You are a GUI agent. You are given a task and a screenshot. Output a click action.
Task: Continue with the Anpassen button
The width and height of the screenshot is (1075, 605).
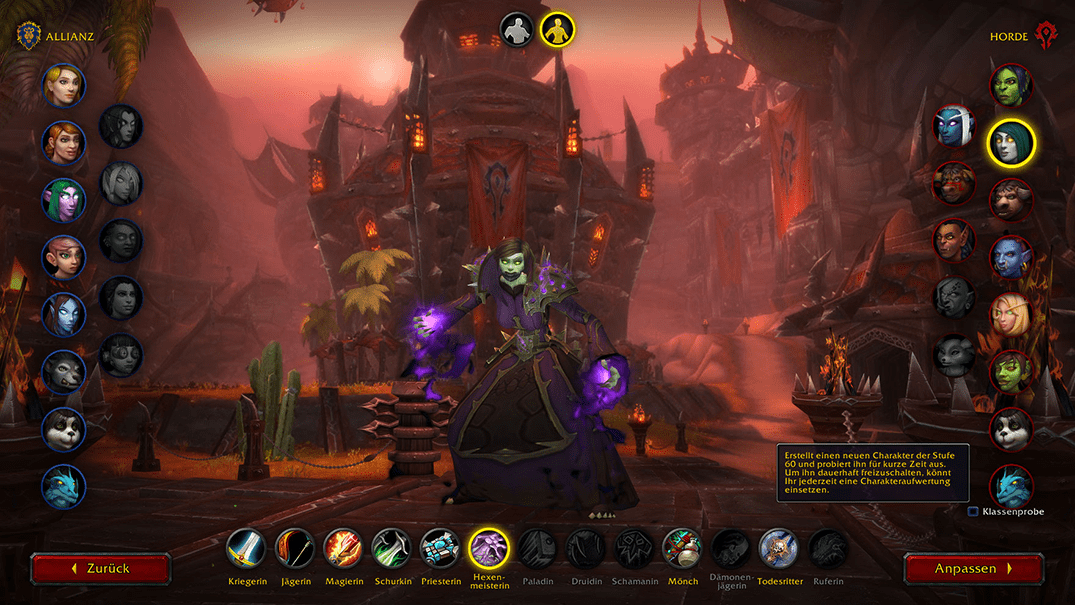click(973, 568)
